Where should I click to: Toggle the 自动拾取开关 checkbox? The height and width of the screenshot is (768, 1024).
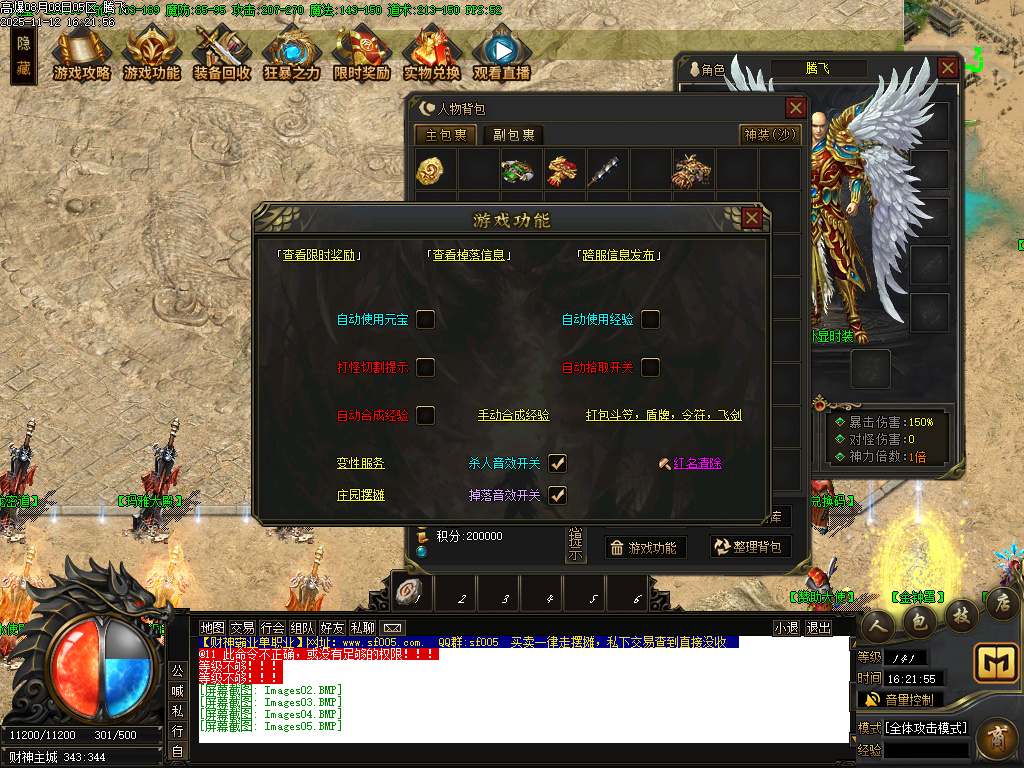[650, 367]
